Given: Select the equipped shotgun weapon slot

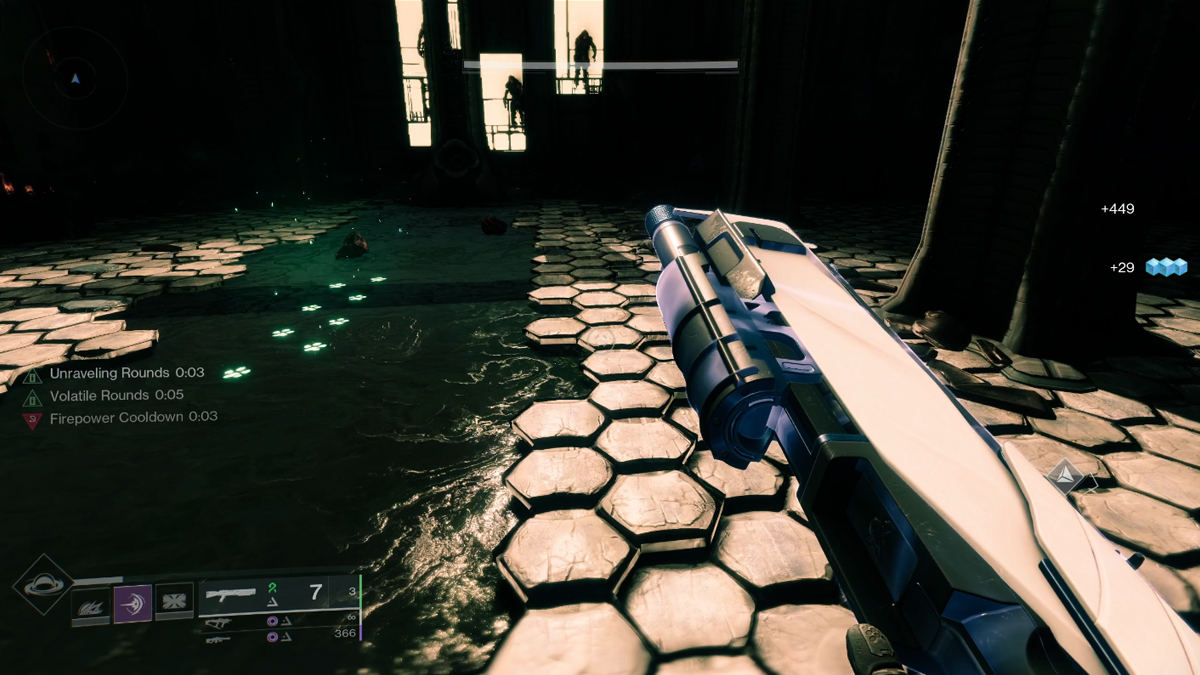Looking at the screenshot, I should tap(230, 594).
